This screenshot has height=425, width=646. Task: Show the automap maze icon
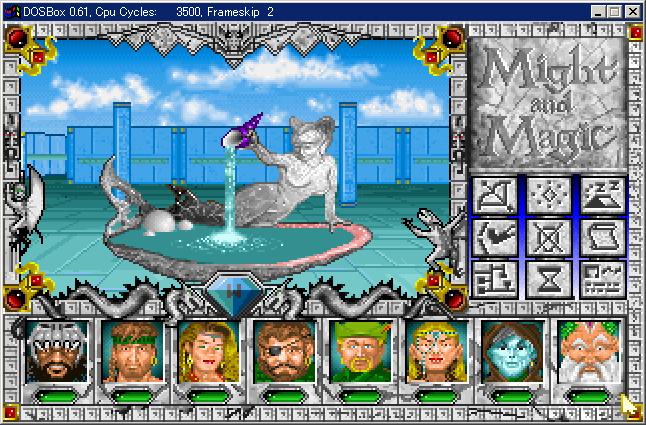coord(493,279)
